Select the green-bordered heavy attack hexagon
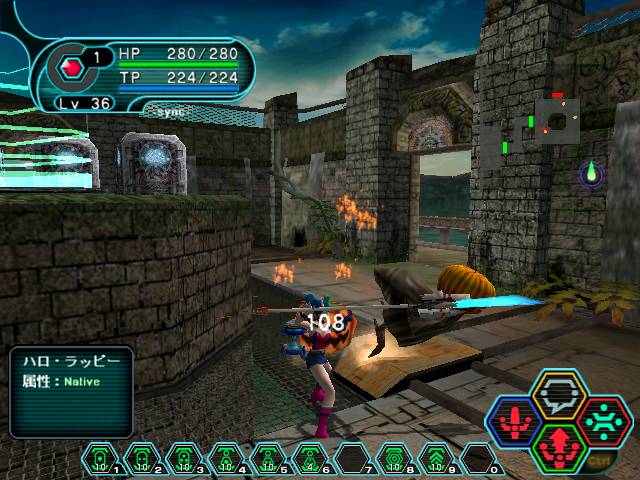This screenshot has height=480, width=640. click(558, 447)
